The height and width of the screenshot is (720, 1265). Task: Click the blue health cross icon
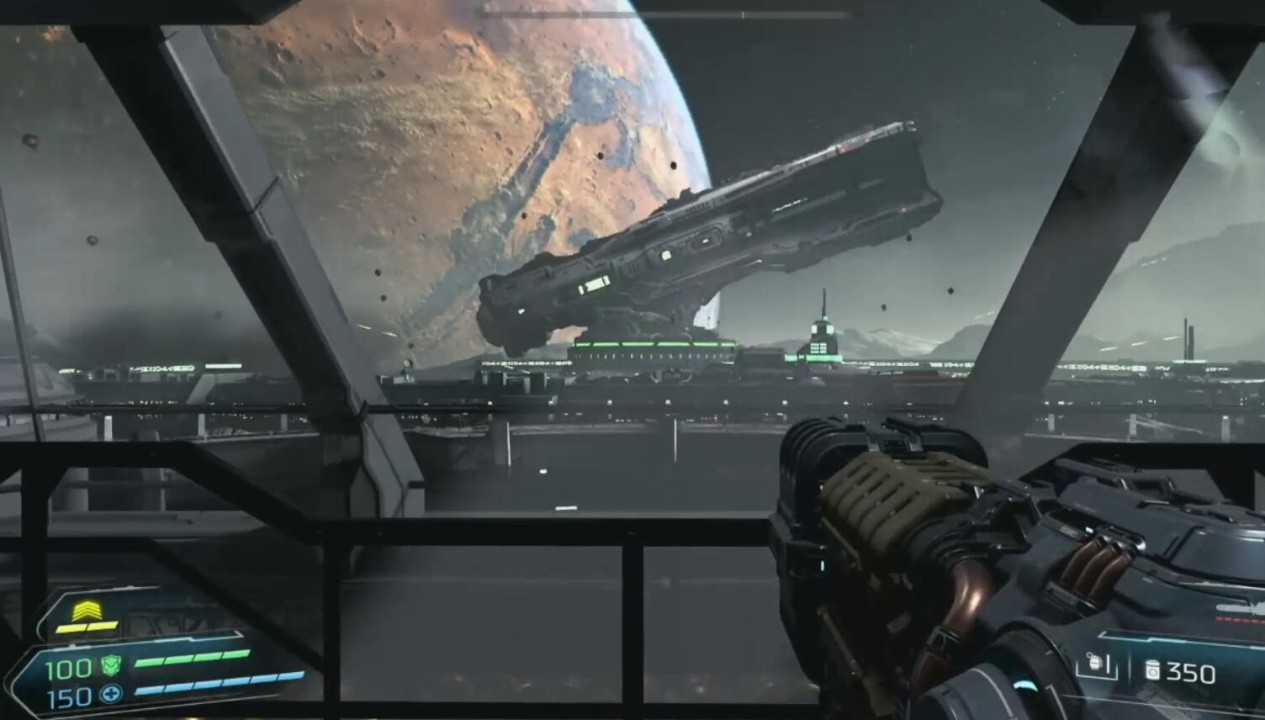(x=110, y=693)
